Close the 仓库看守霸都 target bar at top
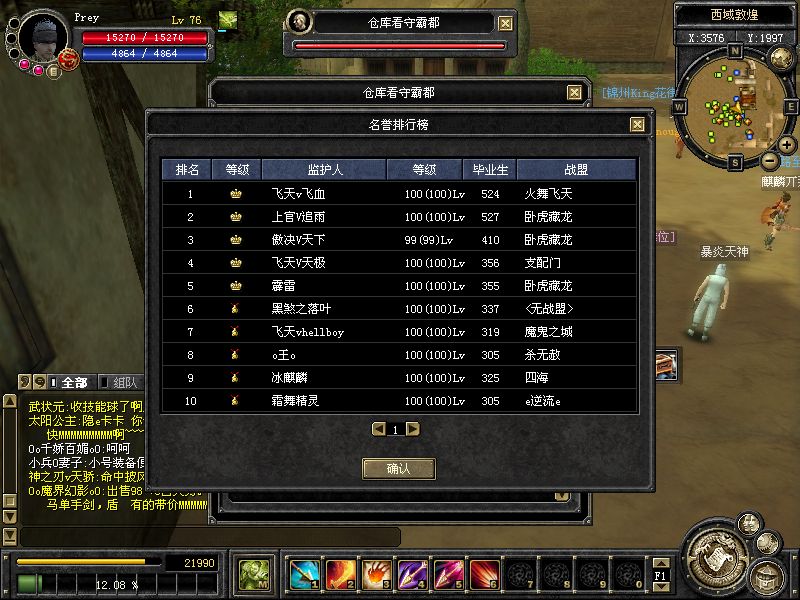 pos(506,23)
